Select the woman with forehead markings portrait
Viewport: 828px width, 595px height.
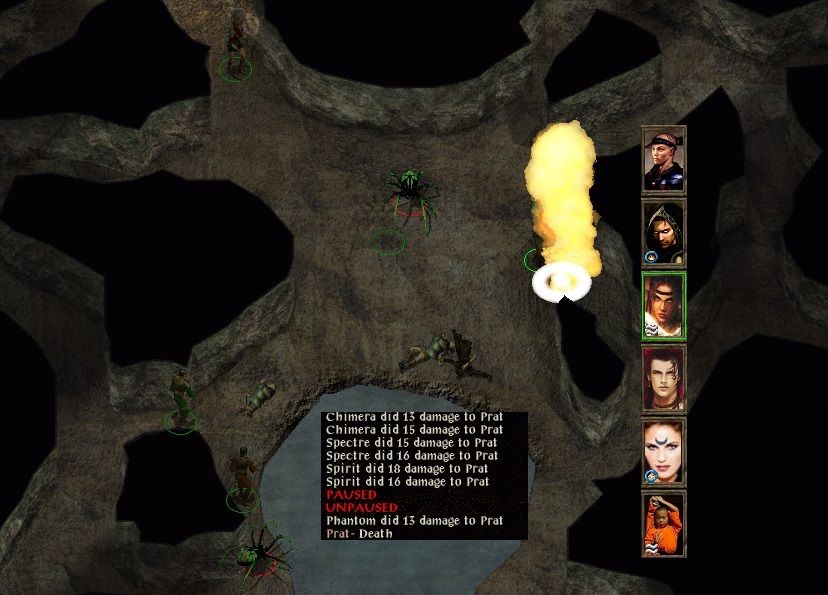point(663,451)
